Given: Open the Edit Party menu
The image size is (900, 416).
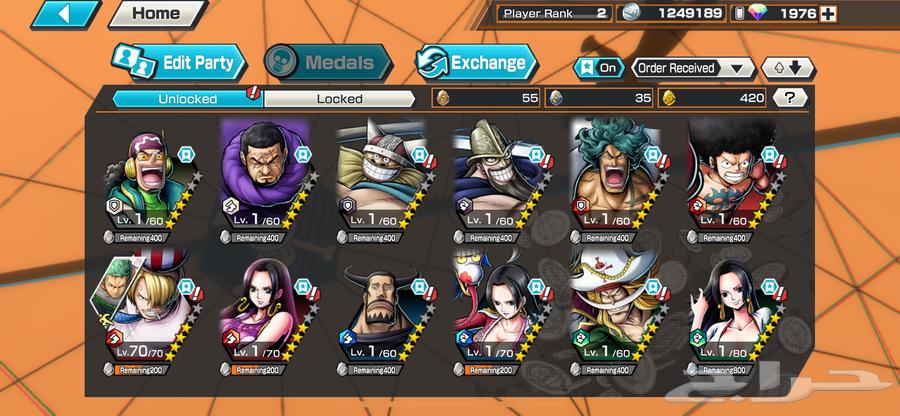Looking at the screenshot, I should coord(179,63).
